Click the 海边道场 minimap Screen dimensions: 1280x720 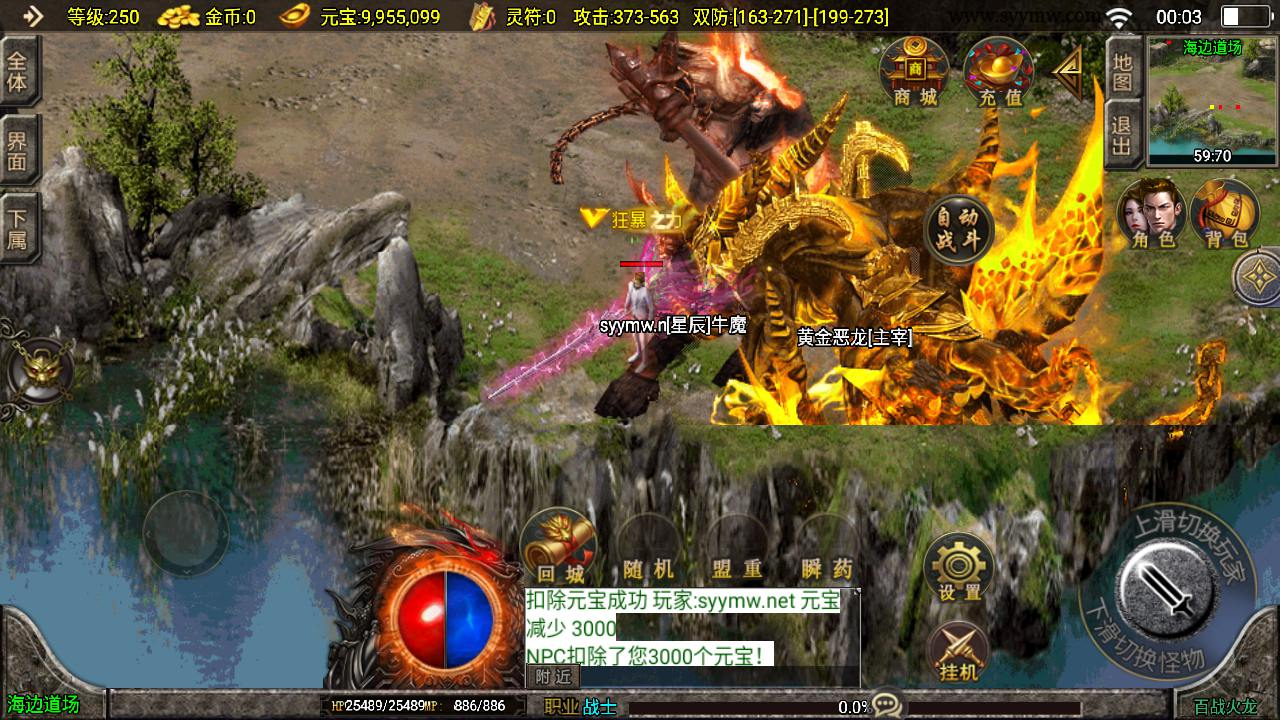(1212, 101)
